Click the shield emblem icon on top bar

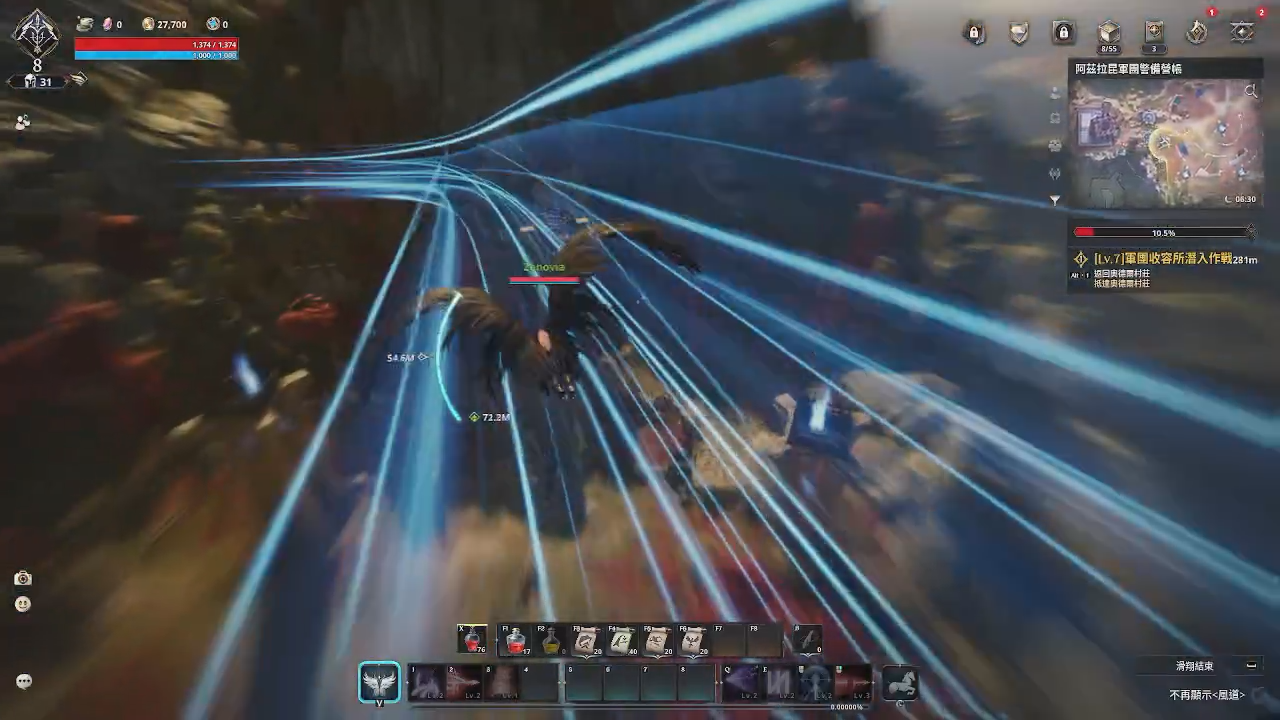click(1017, 33)
